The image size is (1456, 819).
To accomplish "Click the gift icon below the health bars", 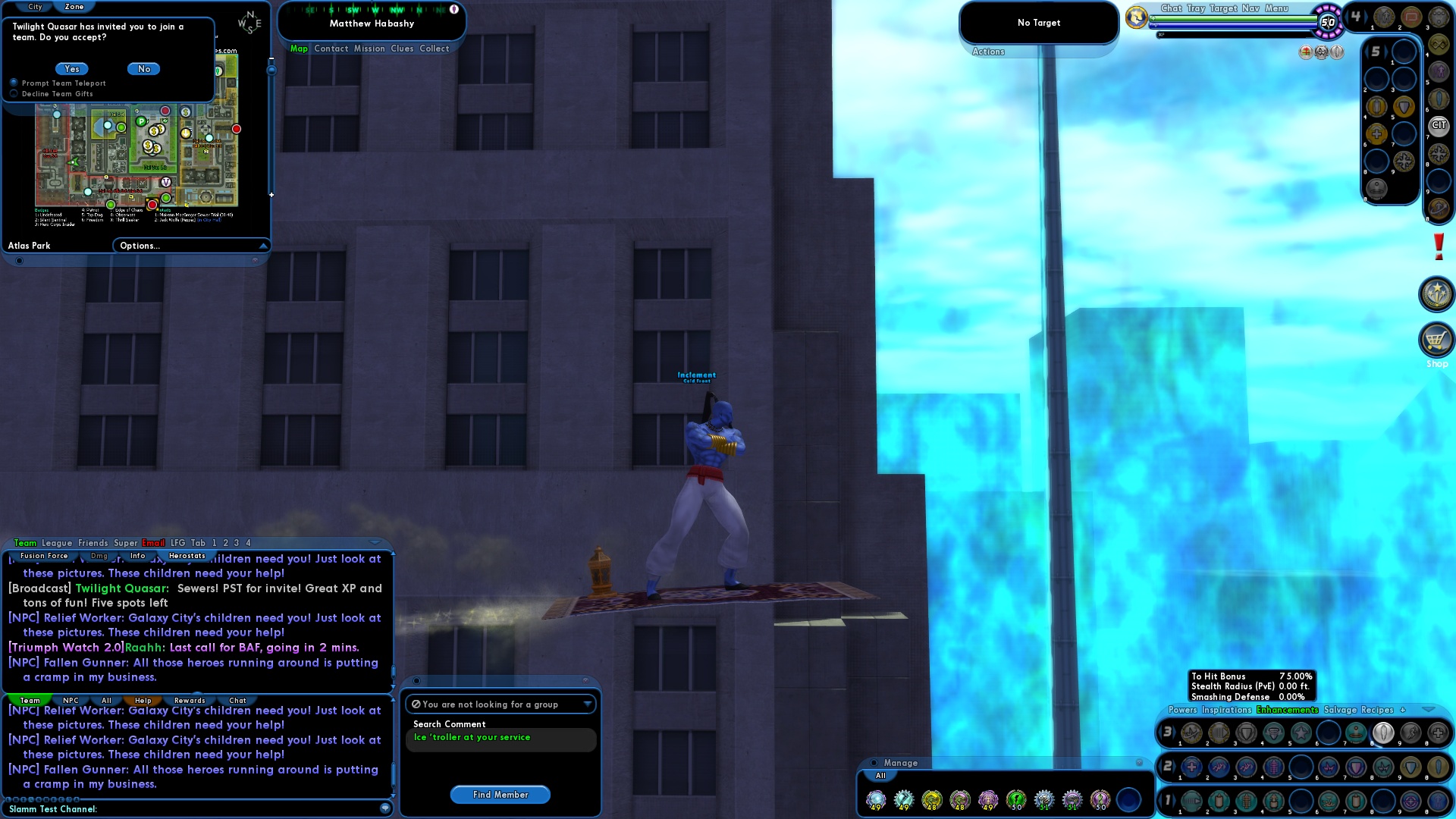I will click(x=1306, y=52).
